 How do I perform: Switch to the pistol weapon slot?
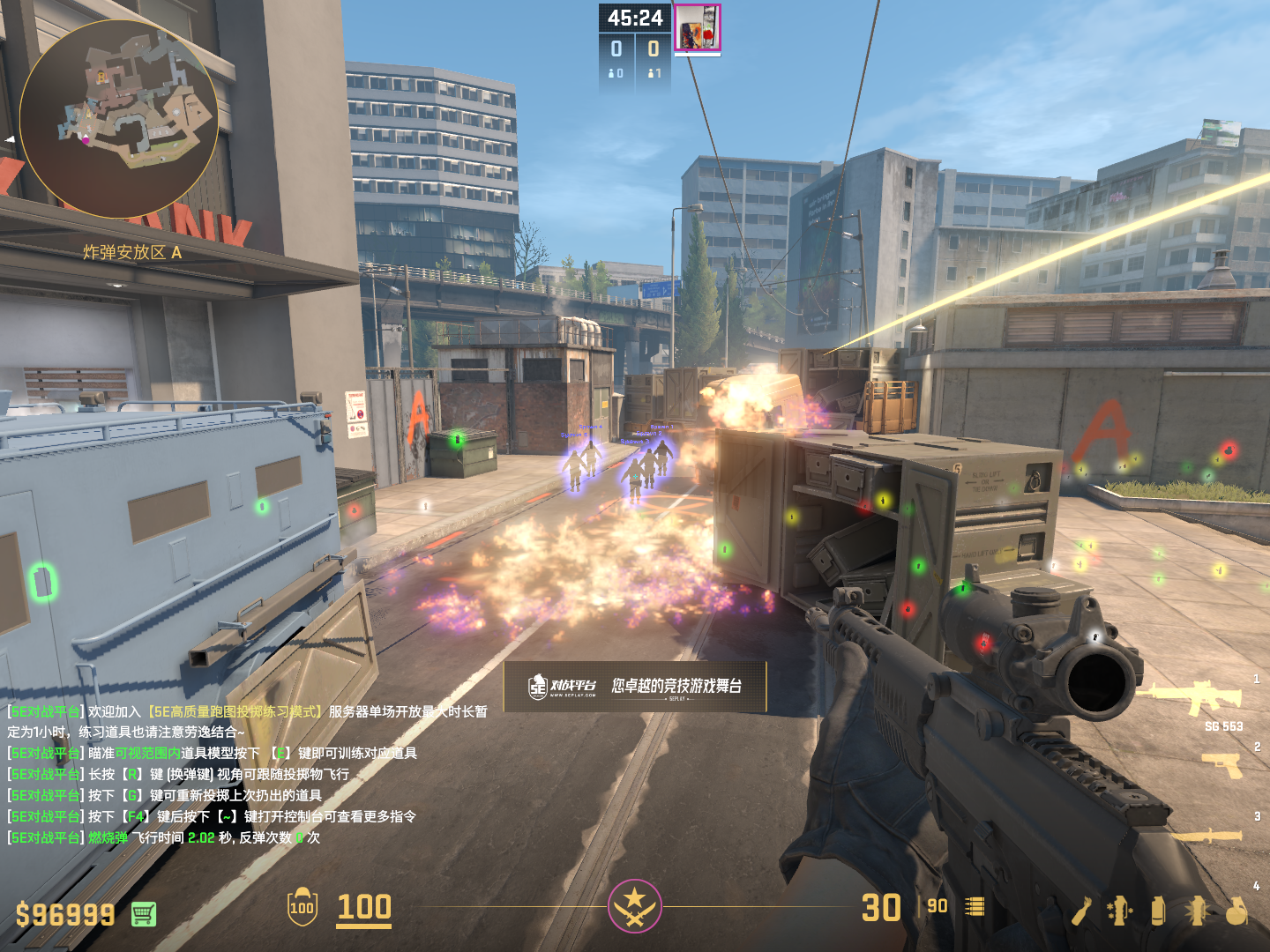1222,765
